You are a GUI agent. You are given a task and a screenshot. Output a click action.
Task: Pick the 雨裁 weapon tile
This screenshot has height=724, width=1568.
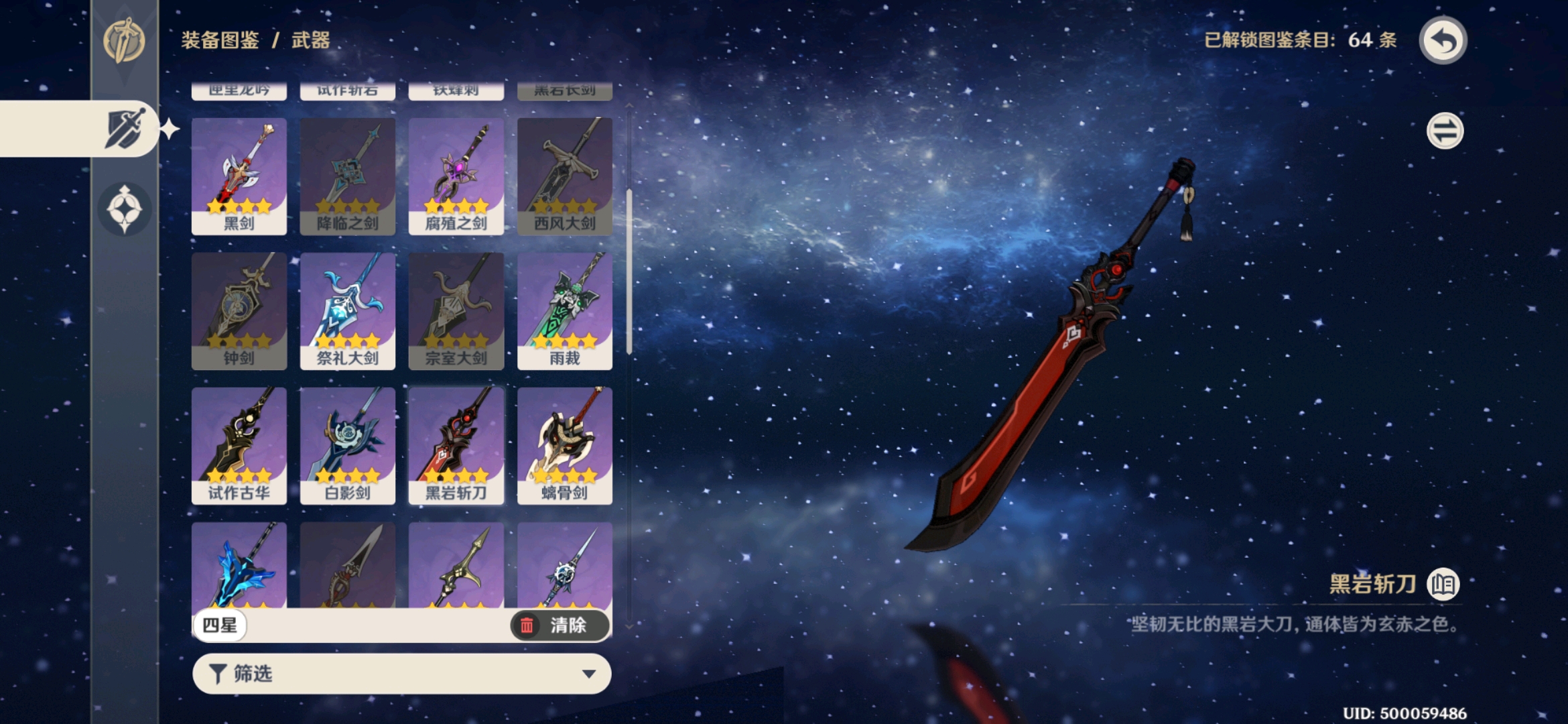click(x=565, y=311)
